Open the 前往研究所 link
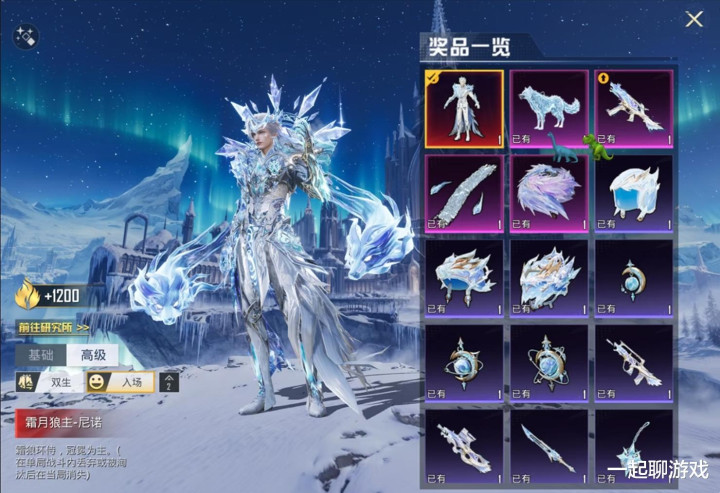Screen dimensions: 720x493 52,326
